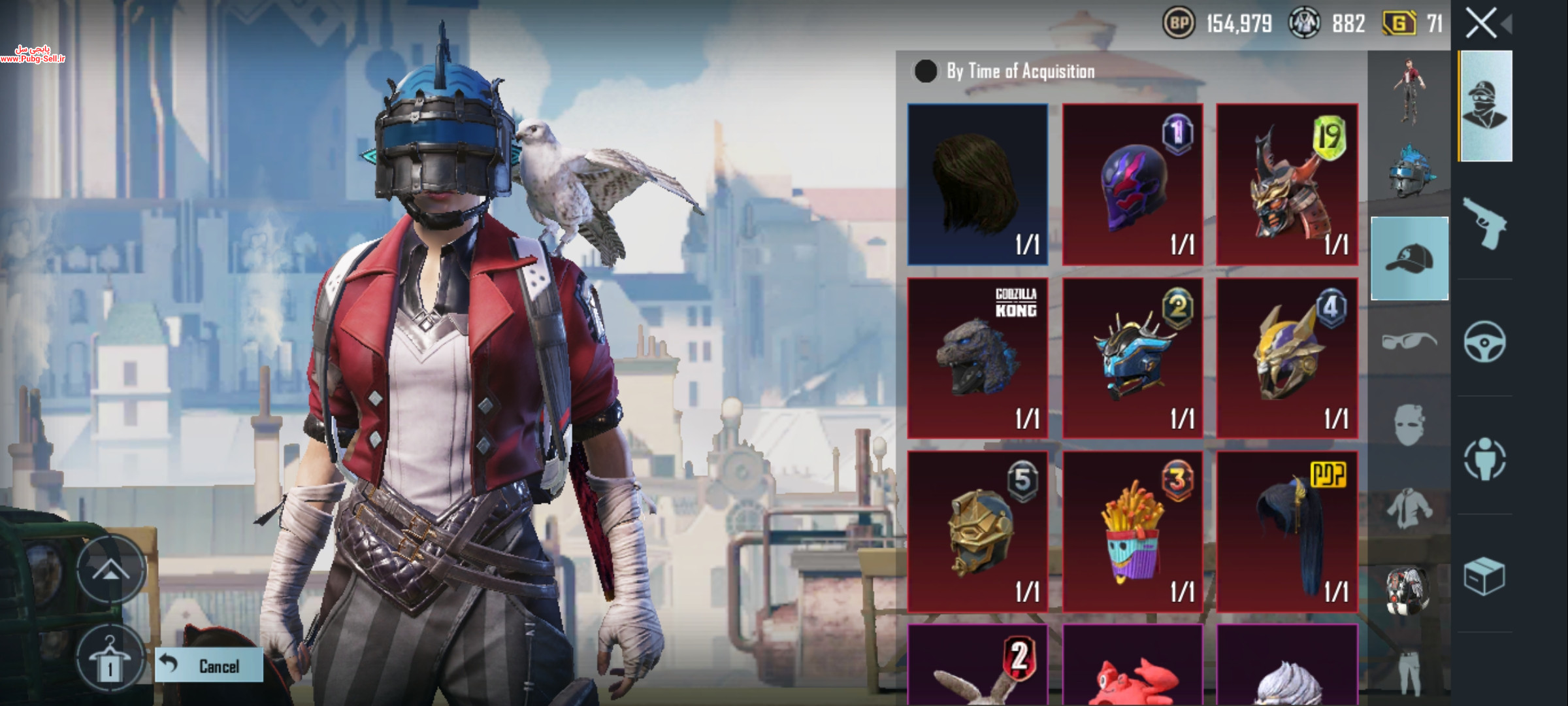The image size is (1568, 706).
Task: Equip the french fries headgear
Action: tap(1132, 531)
